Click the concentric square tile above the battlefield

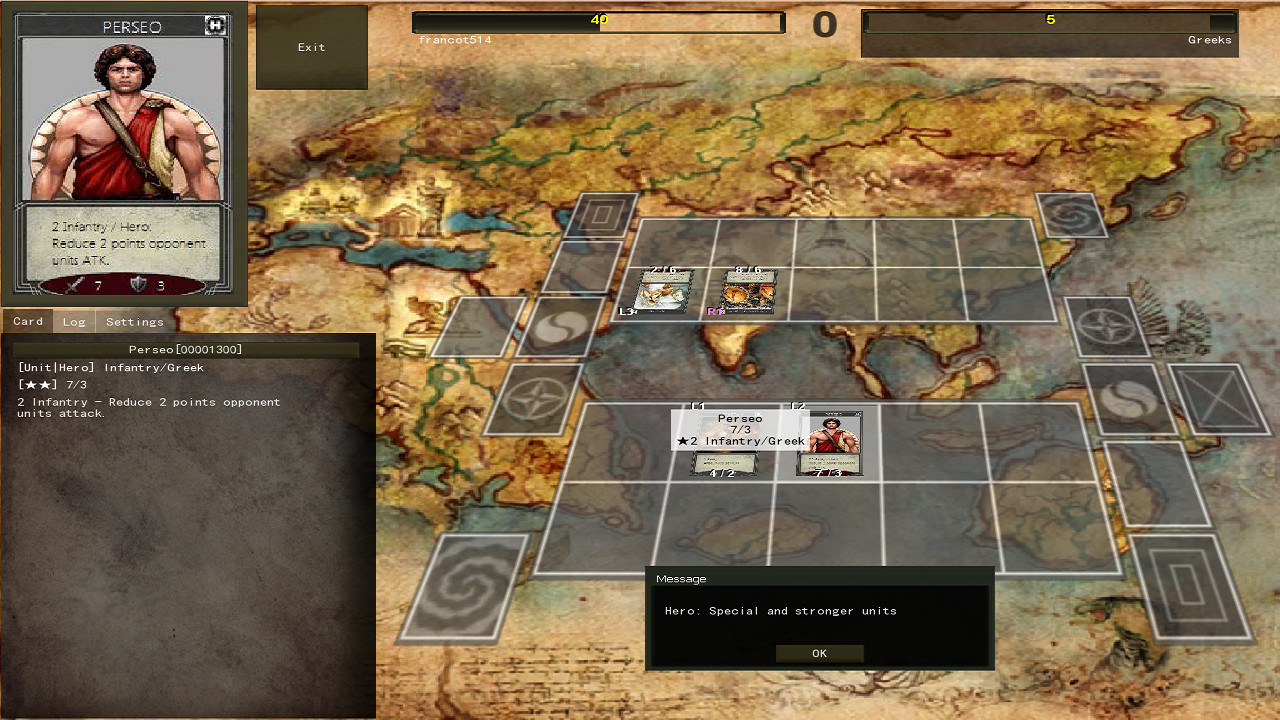coord(600,215)
